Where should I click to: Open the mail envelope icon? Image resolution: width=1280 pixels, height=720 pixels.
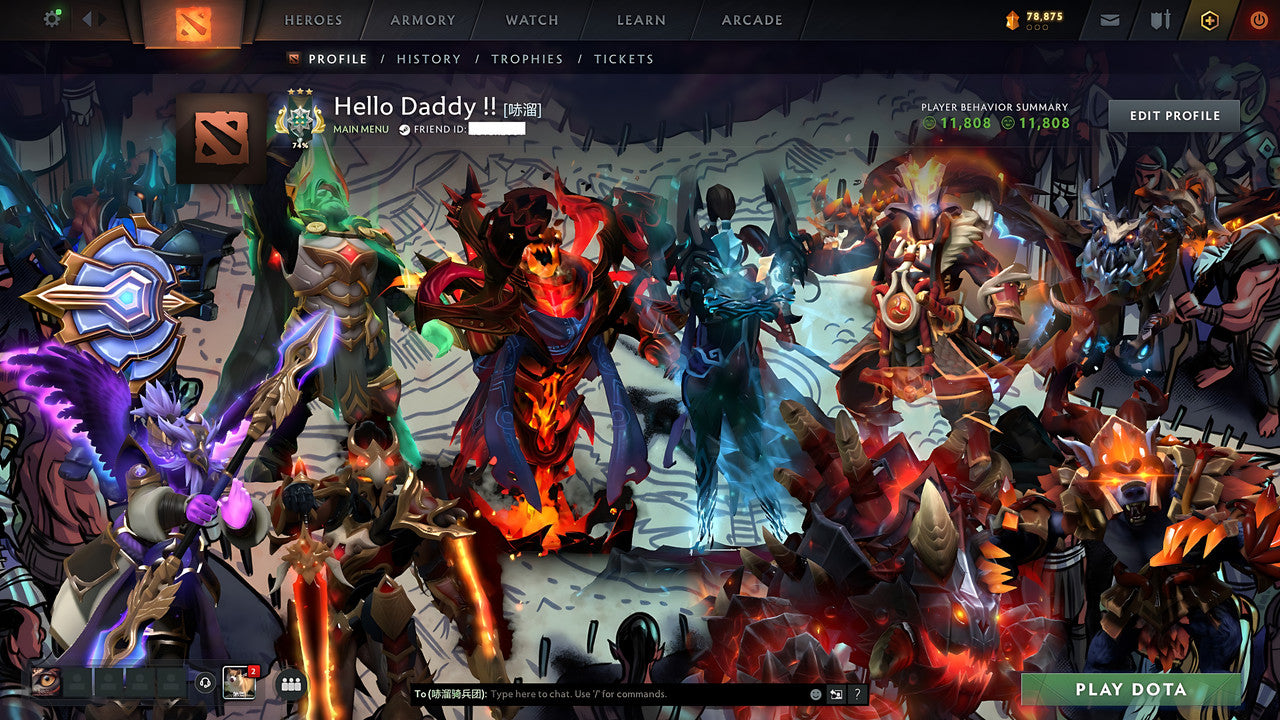tap(1110, 18)
